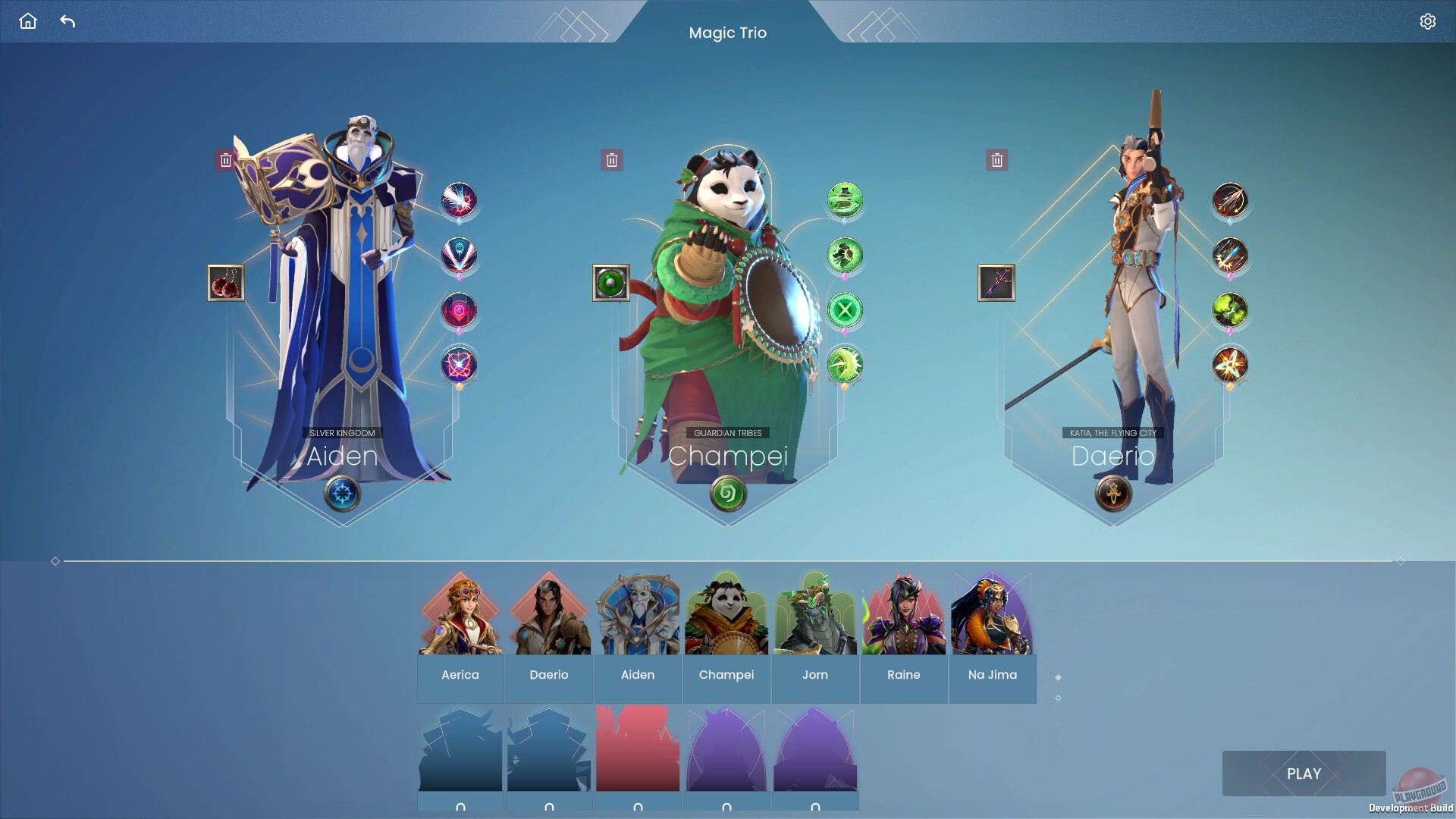Select Na Jima from the character roster

992,614
